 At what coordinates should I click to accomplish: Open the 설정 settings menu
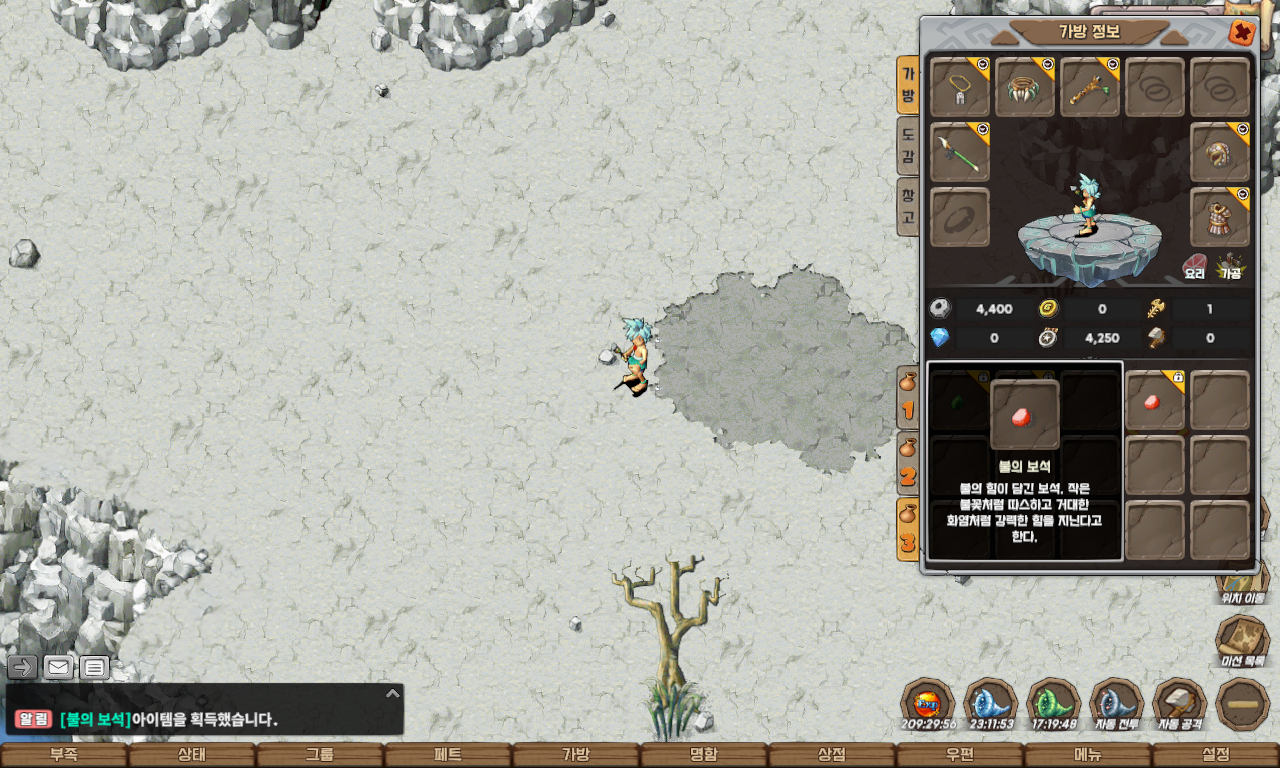coord(1216,755)
